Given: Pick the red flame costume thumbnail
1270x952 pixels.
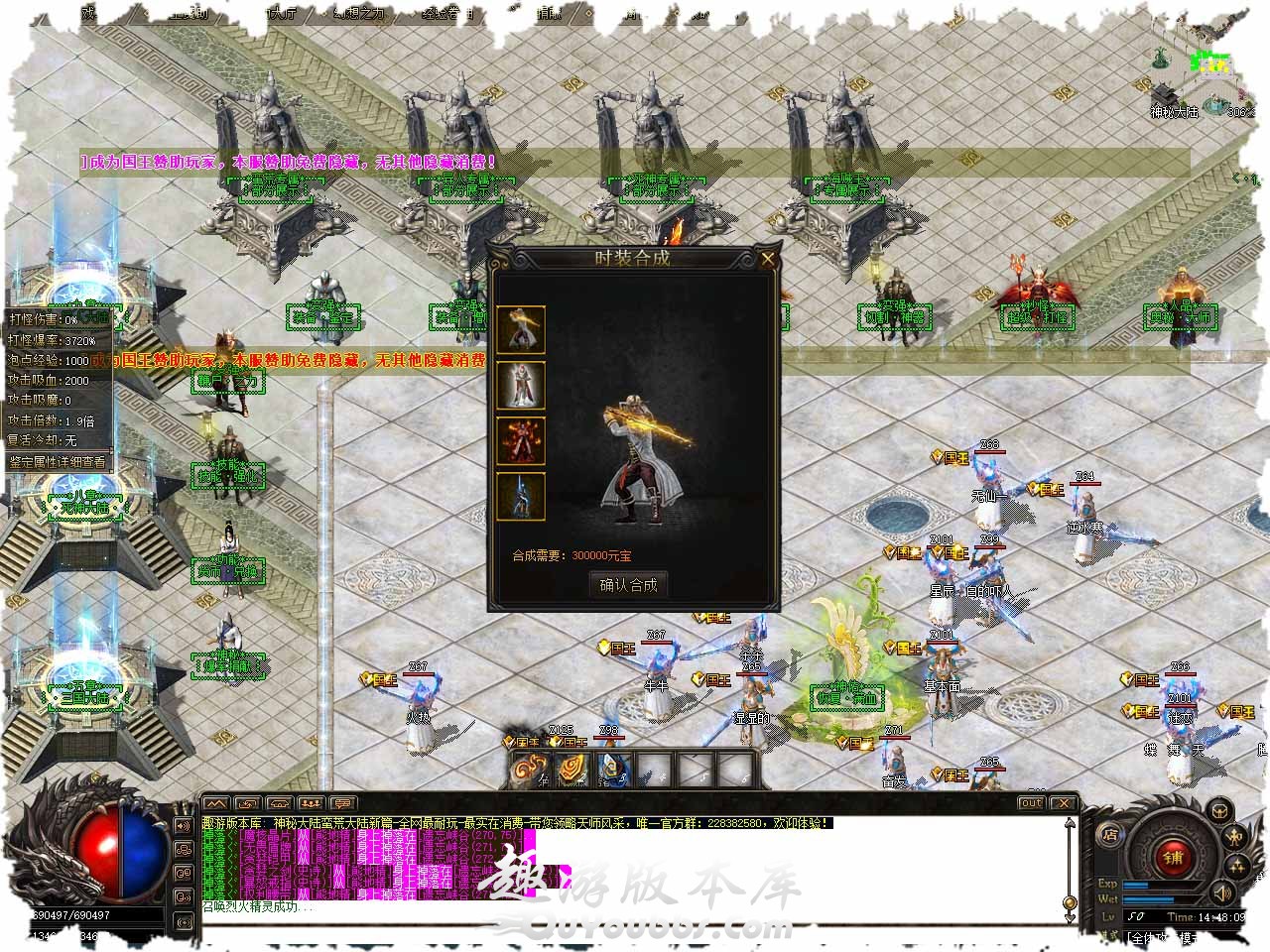Looking at the screenshot, I should (521, 441).
